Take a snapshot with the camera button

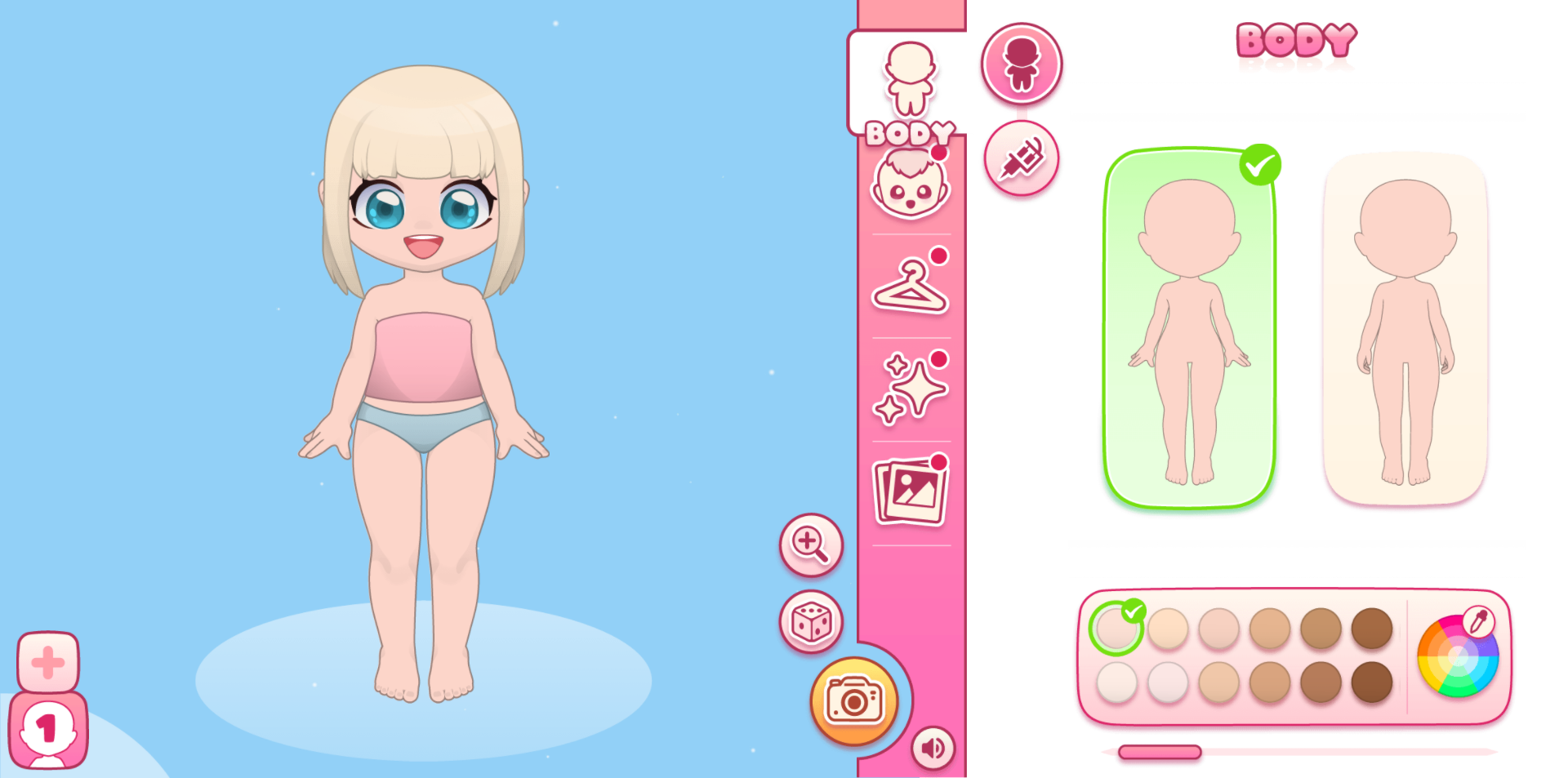coord(854,700)
